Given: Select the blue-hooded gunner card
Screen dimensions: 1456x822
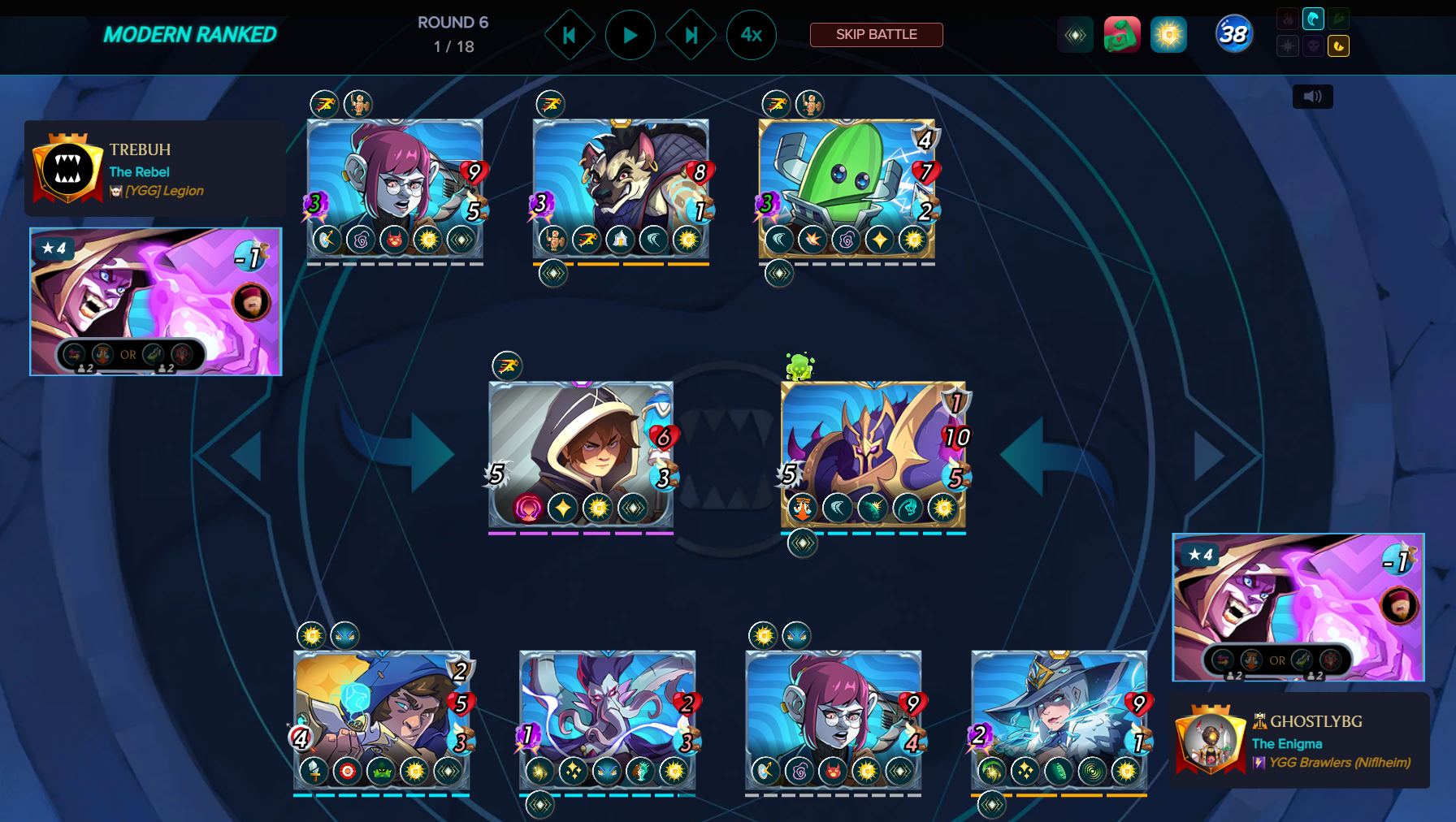Looking at the screenshot, I should 381,719.
